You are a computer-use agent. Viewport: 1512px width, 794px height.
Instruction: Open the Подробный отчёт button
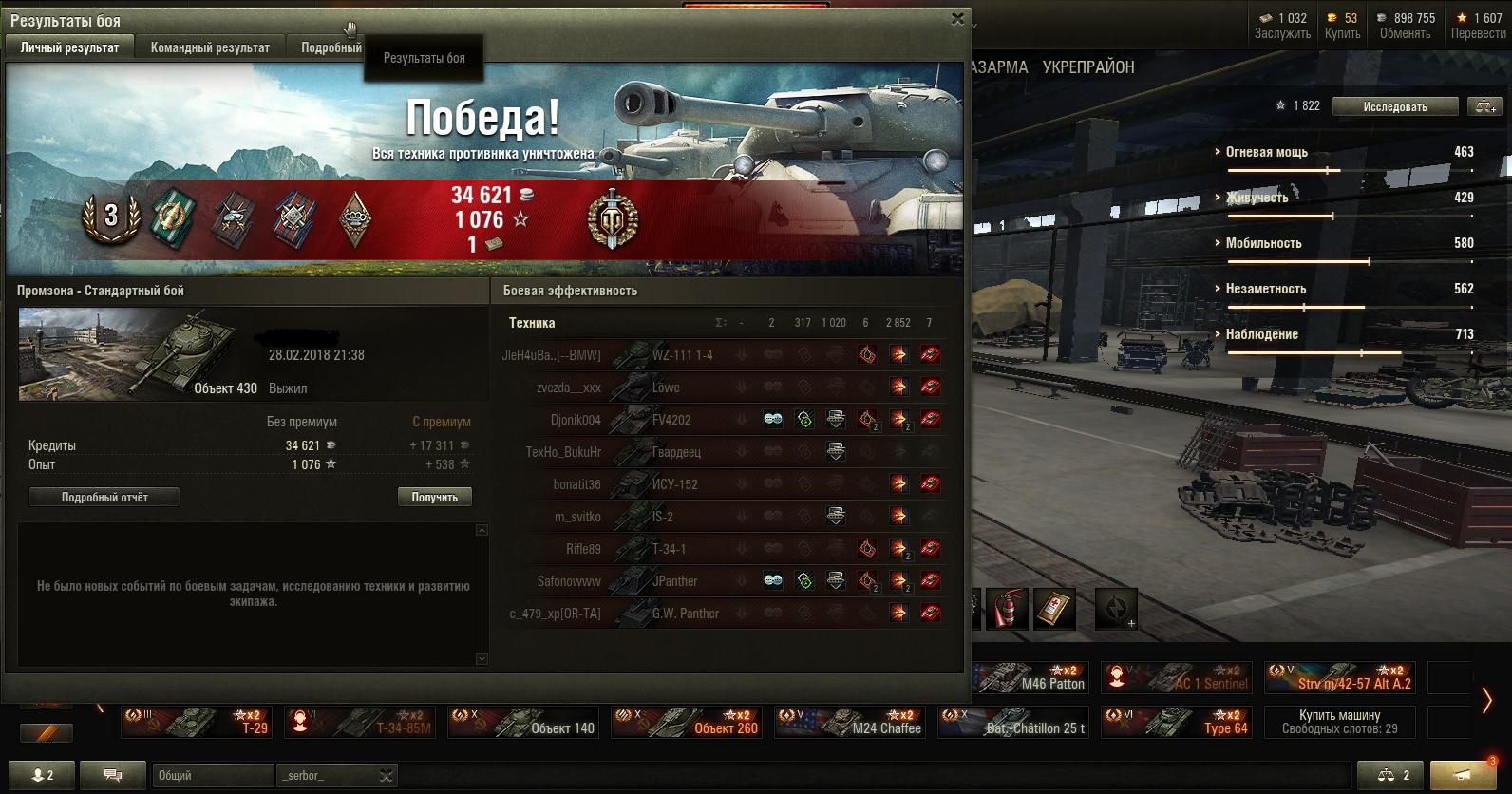click(x=104, y=497)
